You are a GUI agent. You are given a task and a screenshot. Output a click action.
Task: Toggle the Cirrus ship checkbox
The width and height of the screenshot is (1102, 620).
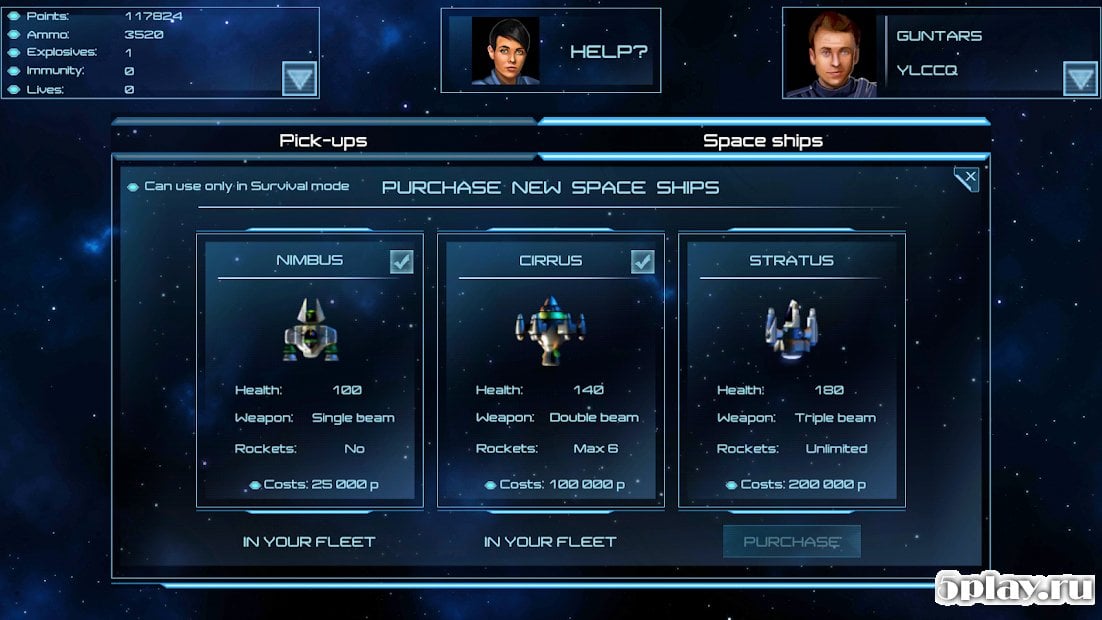pos(642,261)
